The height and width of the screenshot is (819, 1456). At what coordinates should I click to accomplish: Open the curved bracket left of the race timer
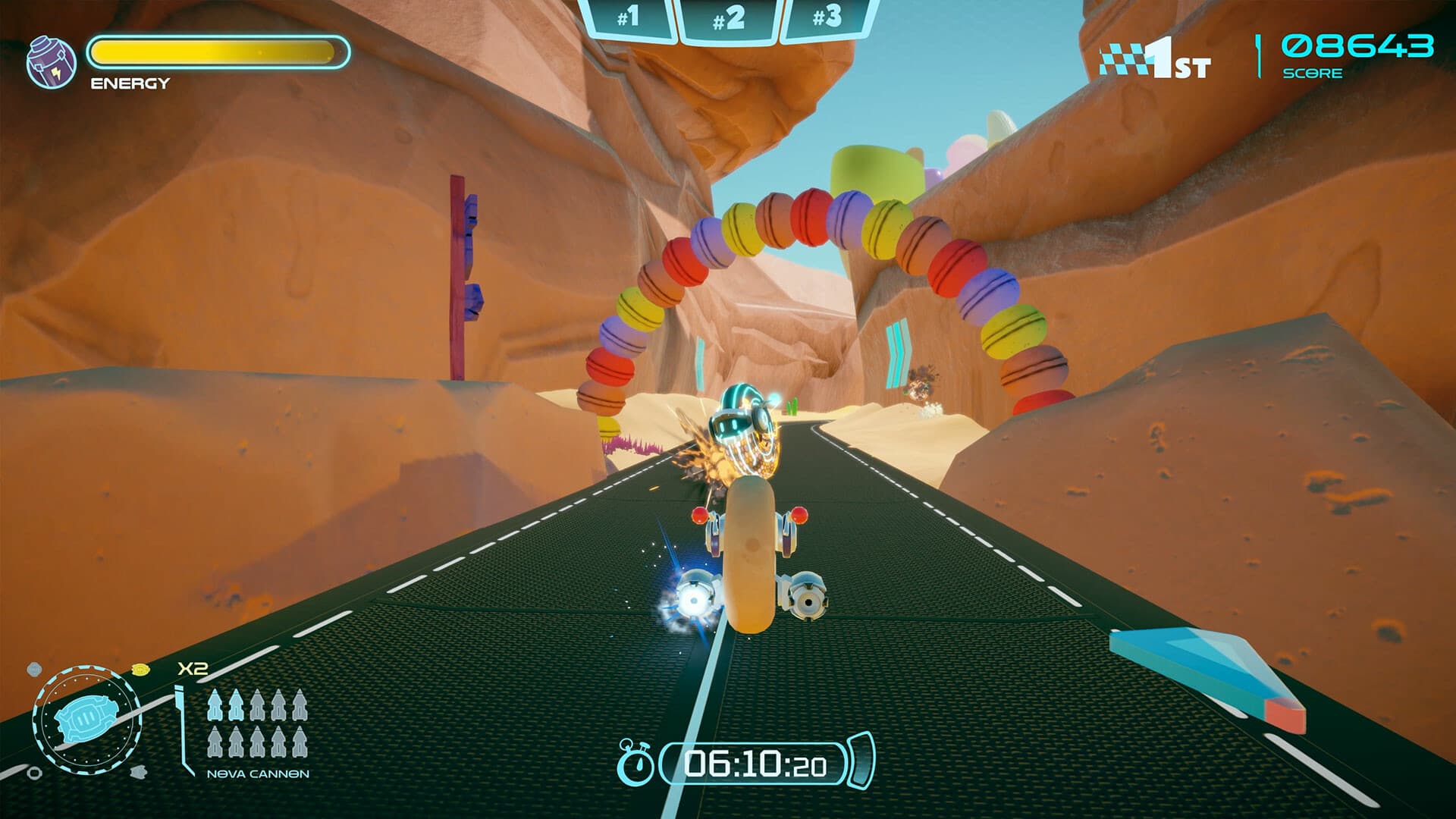661,763
